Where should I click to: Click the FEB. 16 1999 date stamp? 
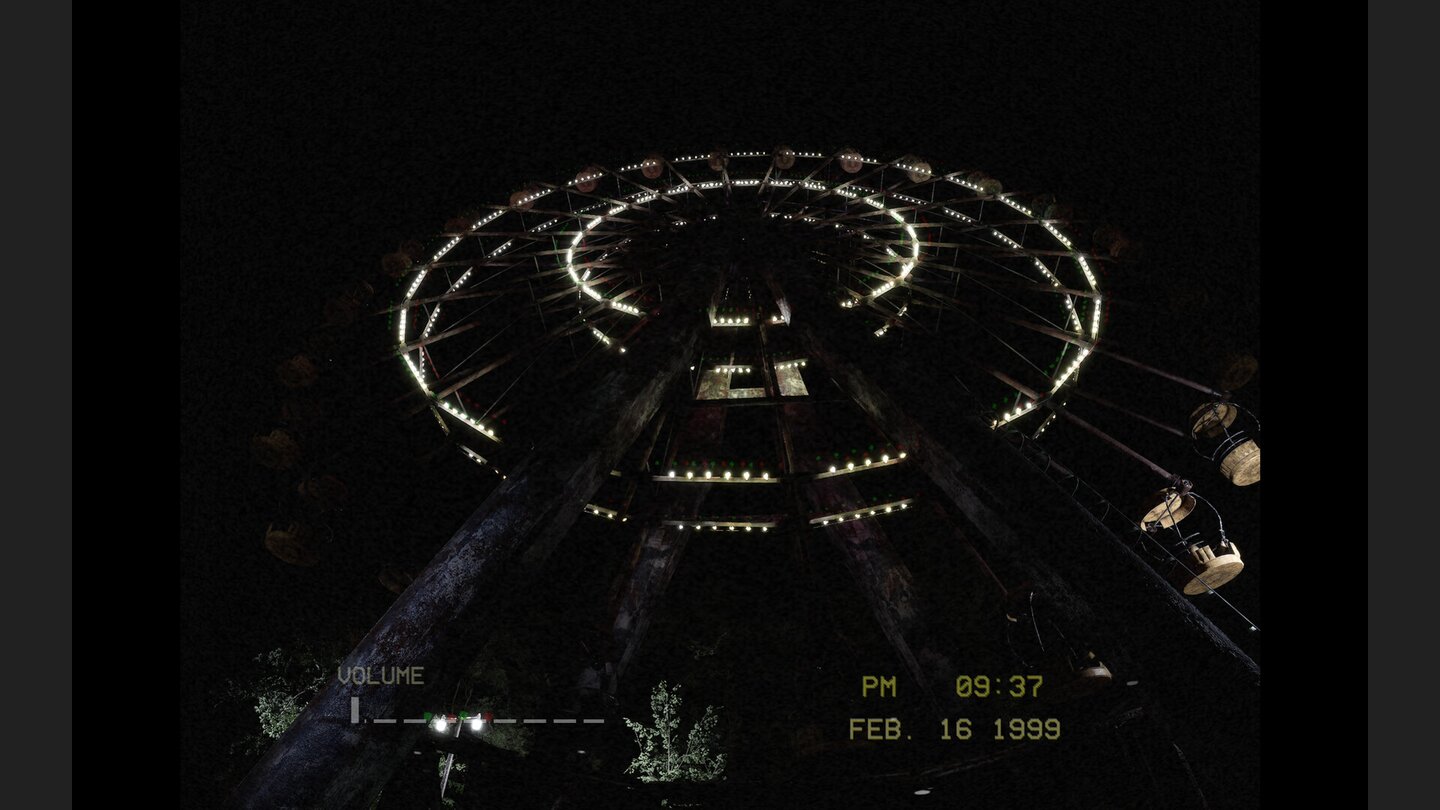coord(955,731)
